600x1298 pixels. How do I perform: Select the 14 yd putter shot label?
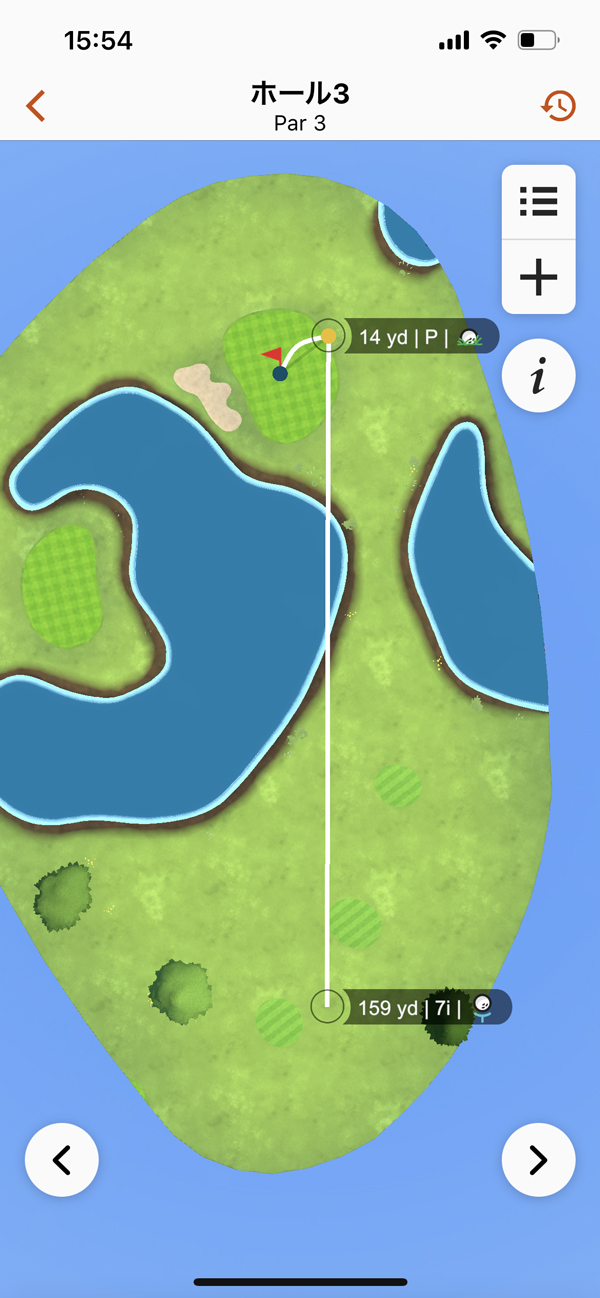pos(418,337)
